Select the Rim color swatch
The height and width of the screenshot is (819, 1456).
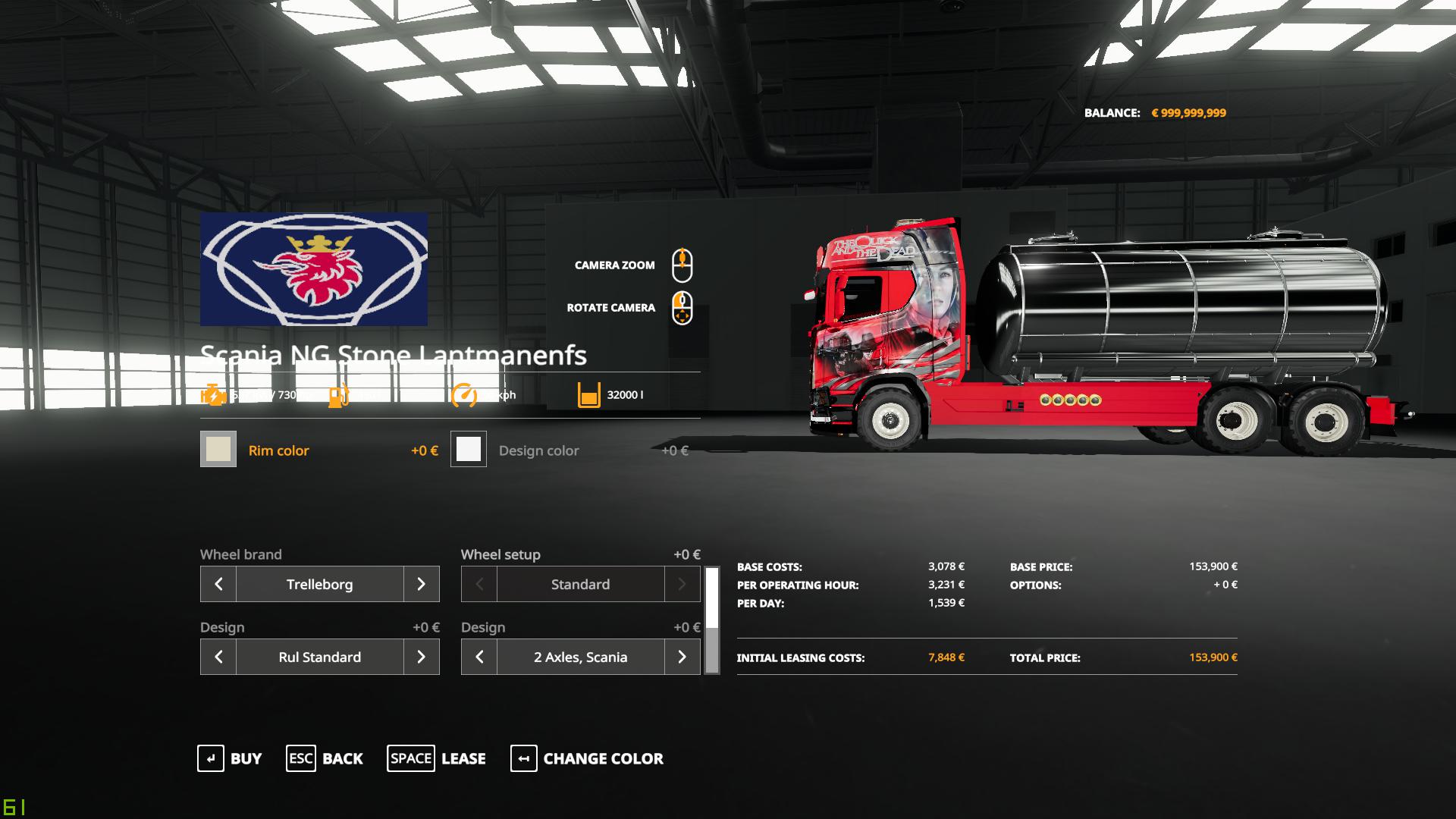point(218,449)
